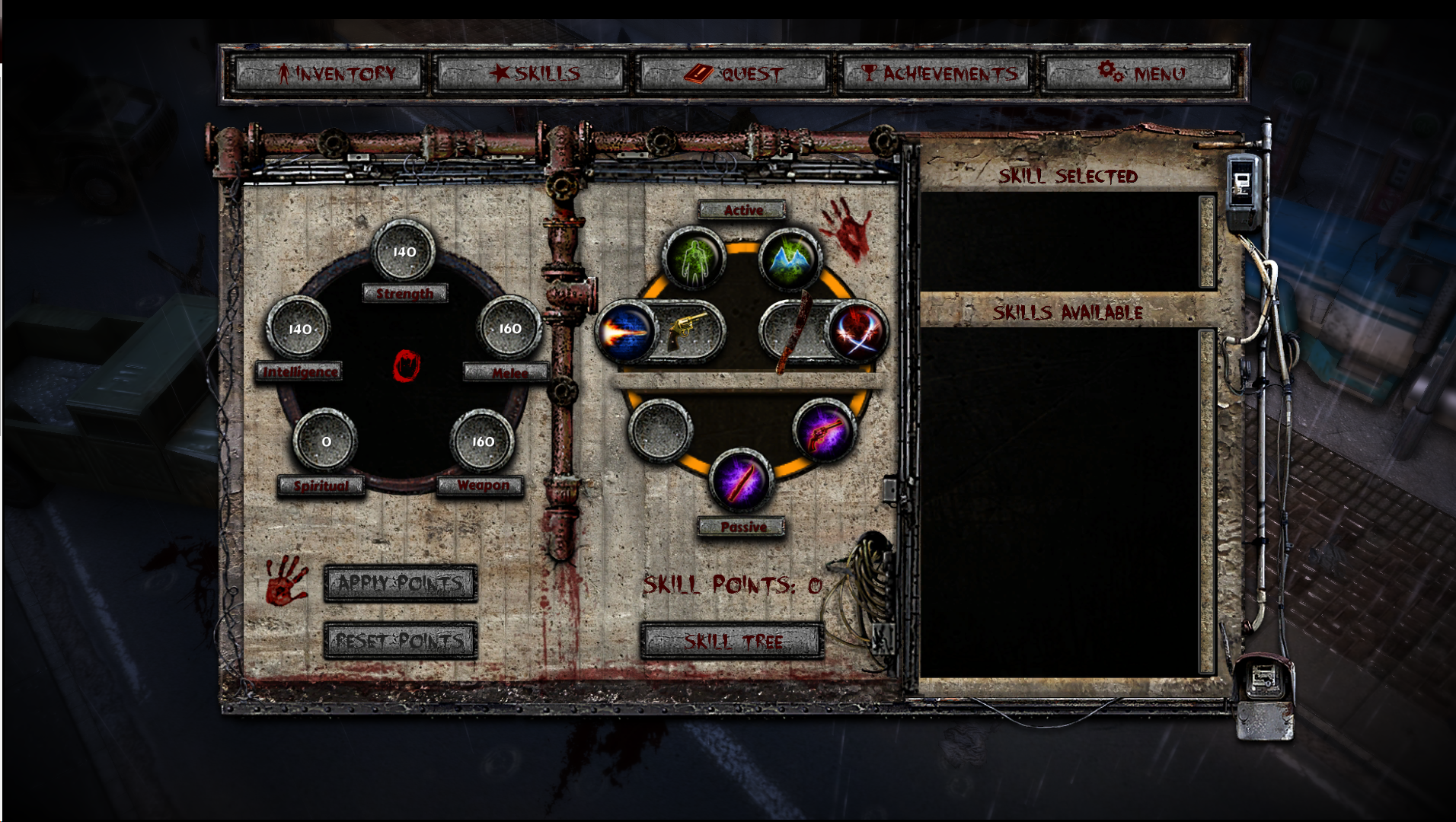The image size is (1456, 822).
Task: Click the Apply Points button
Action: (x=401, y=584)
